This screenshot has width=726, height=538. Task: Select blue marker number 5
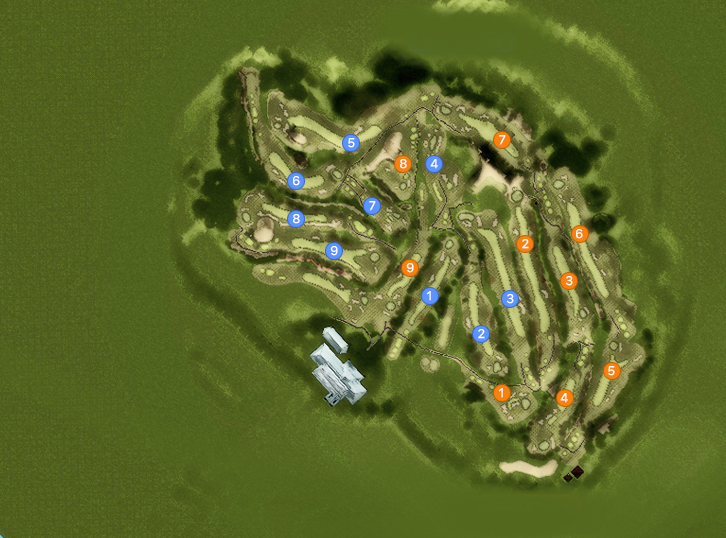[350, 143]
